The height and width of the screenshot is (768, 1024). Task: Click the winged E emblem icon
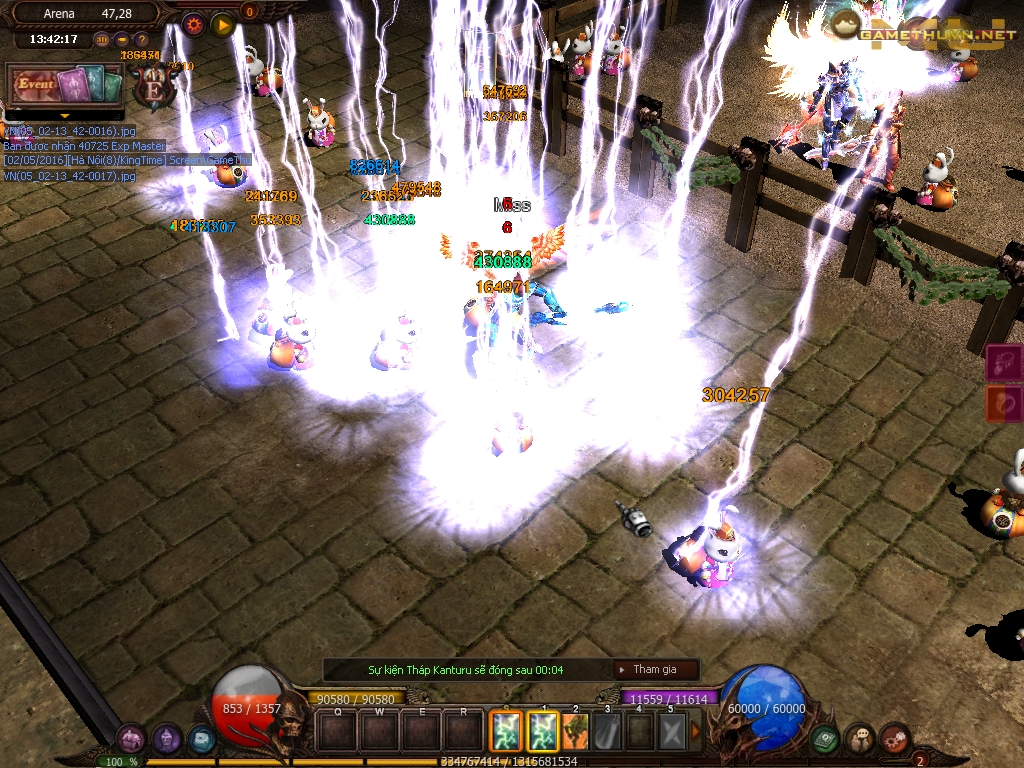155,85
